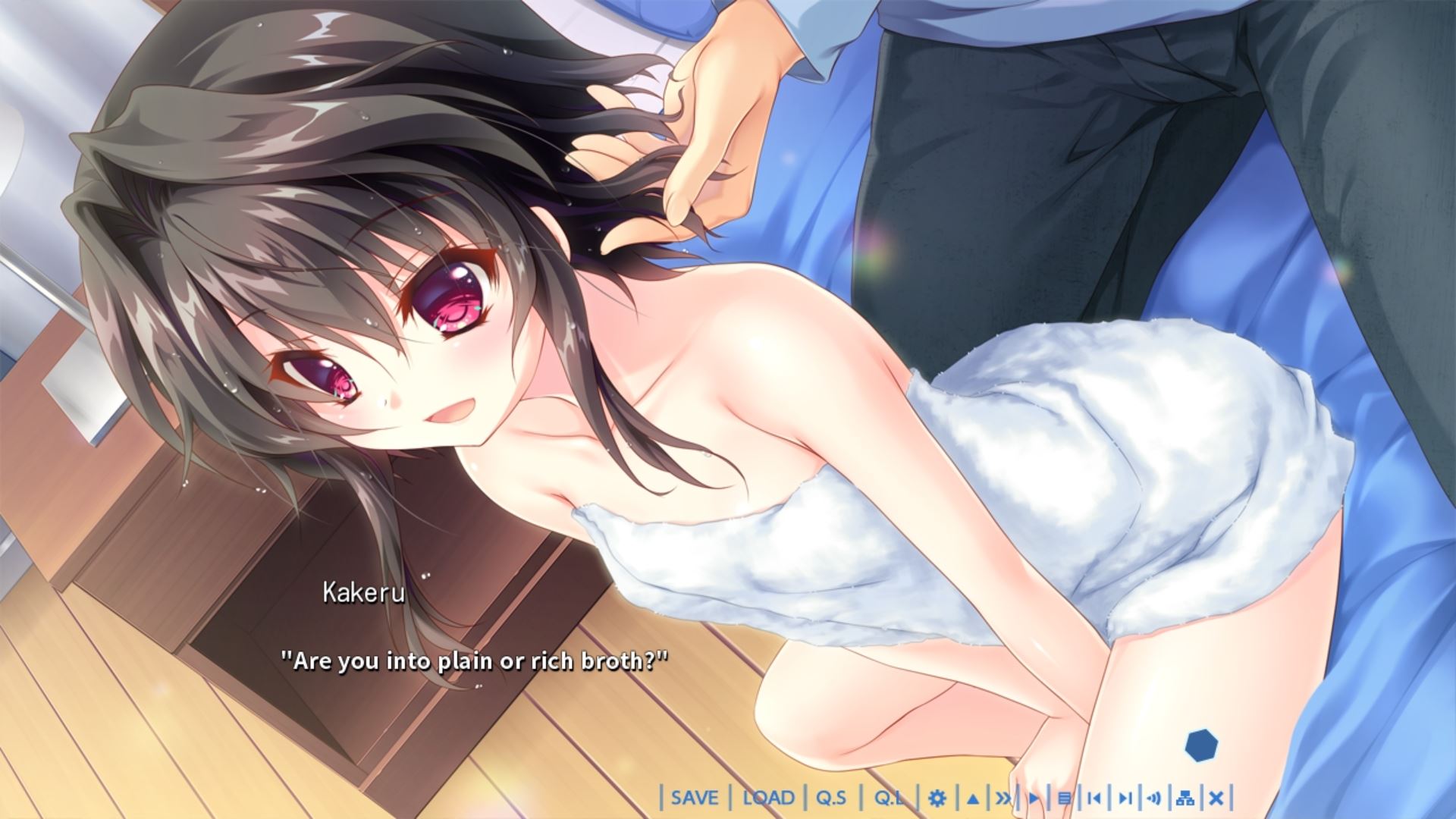
Task: Click the upward triangle icon
Action: 973,799
